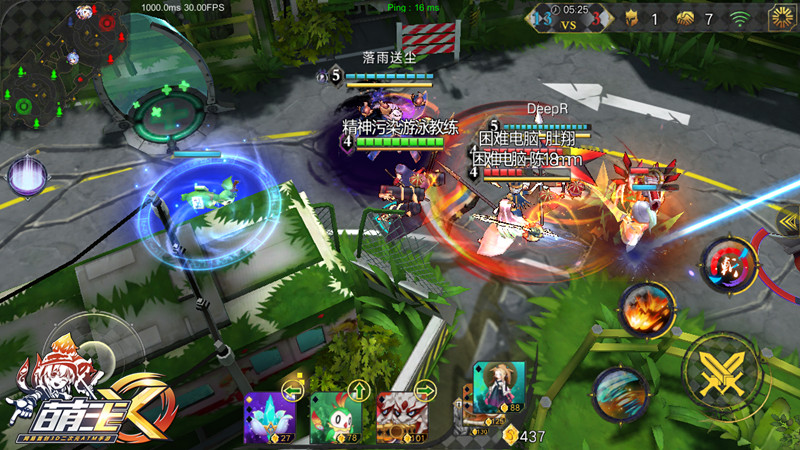The width and height of the screenshot is (800, 450).
Task: Open the gold coin shop showing 437
Action: pyautogui.click(x=524, y=436)
